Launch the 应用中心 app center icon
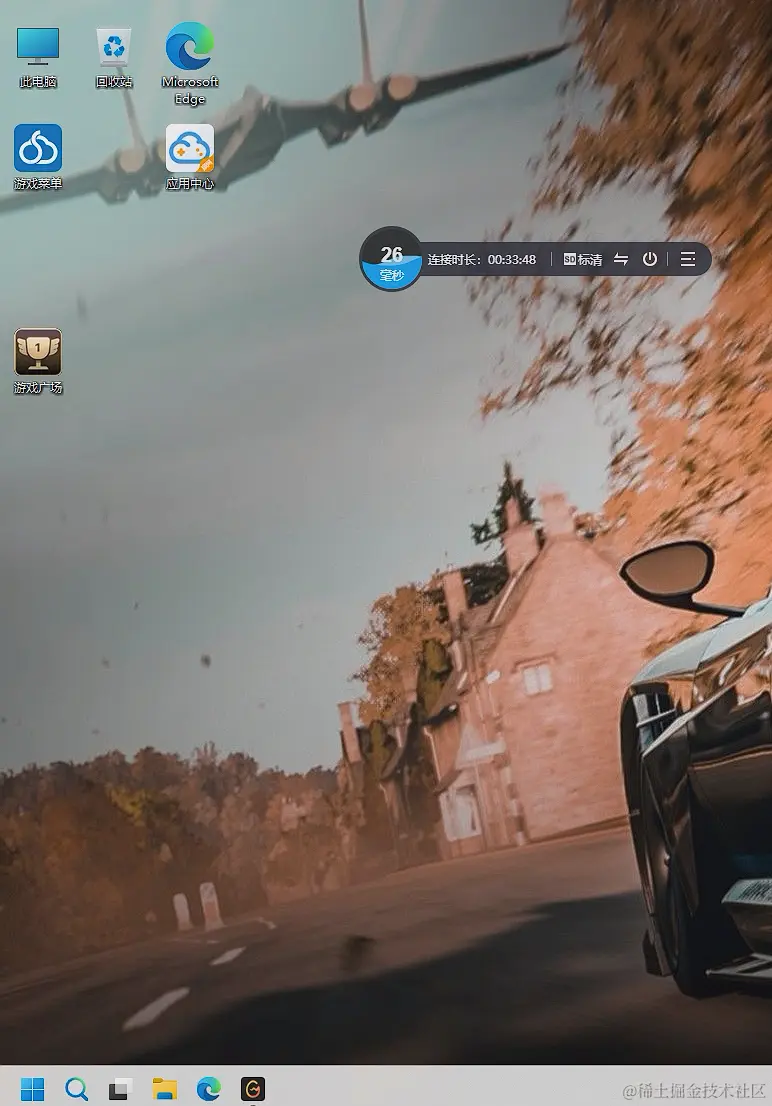Screen dimensions: 772x1106 pyautogui.click(x=190, y=149)
